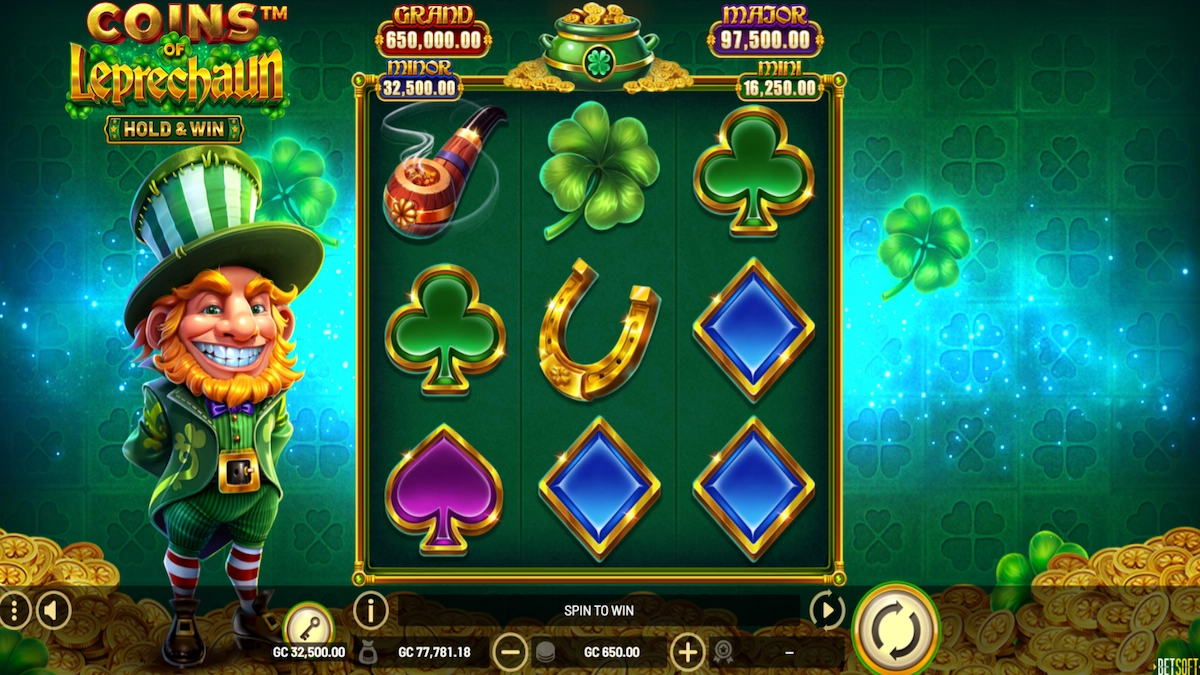Open the info paytable button
This screenshot has height=675, width=1200.
click(371, 609)
